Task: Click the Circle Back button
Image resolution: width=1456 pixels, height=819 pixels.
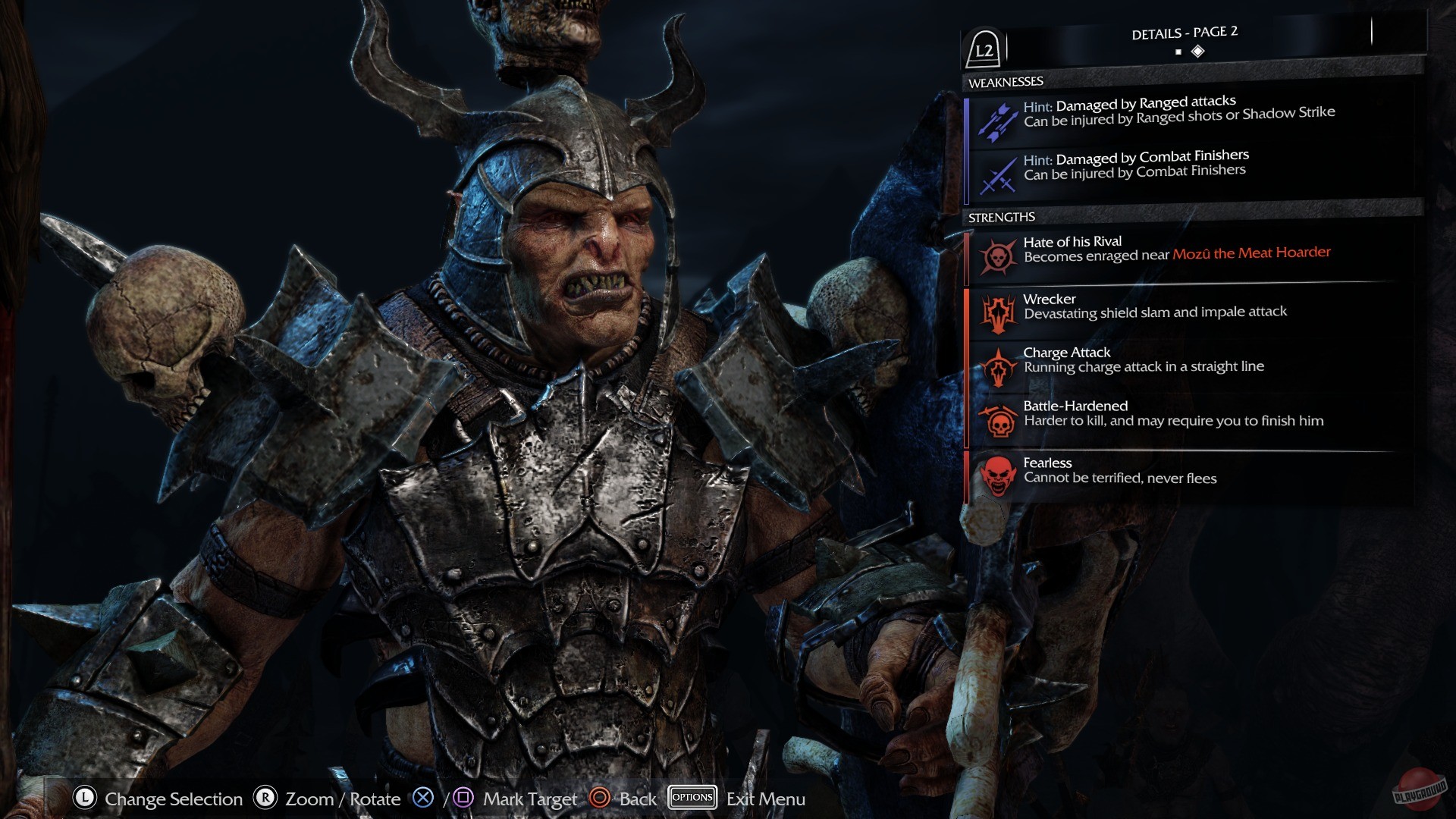Action: (x=601, y=798)
